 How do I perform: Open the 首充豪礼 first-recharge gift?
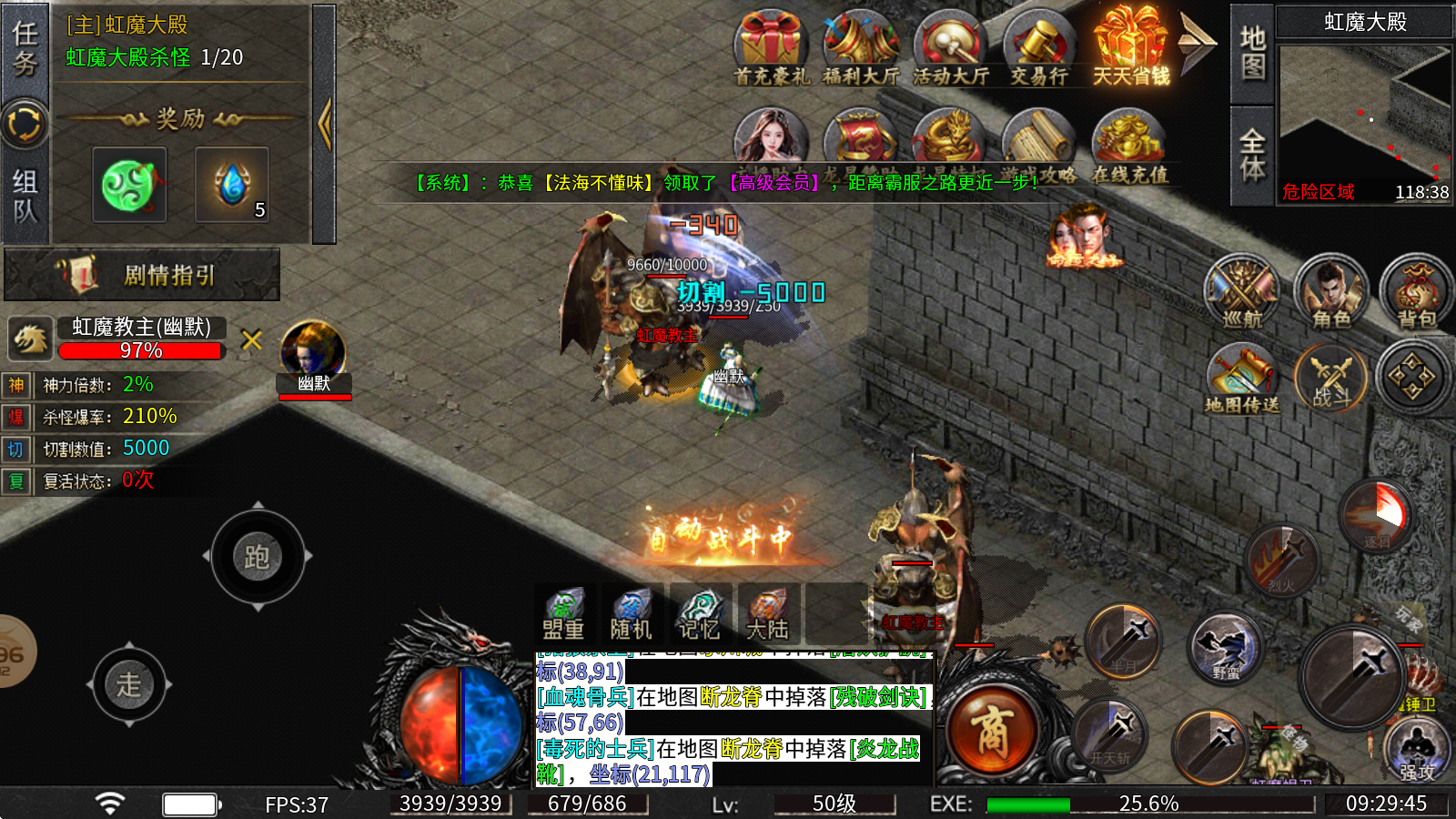(x=771, y=49)
